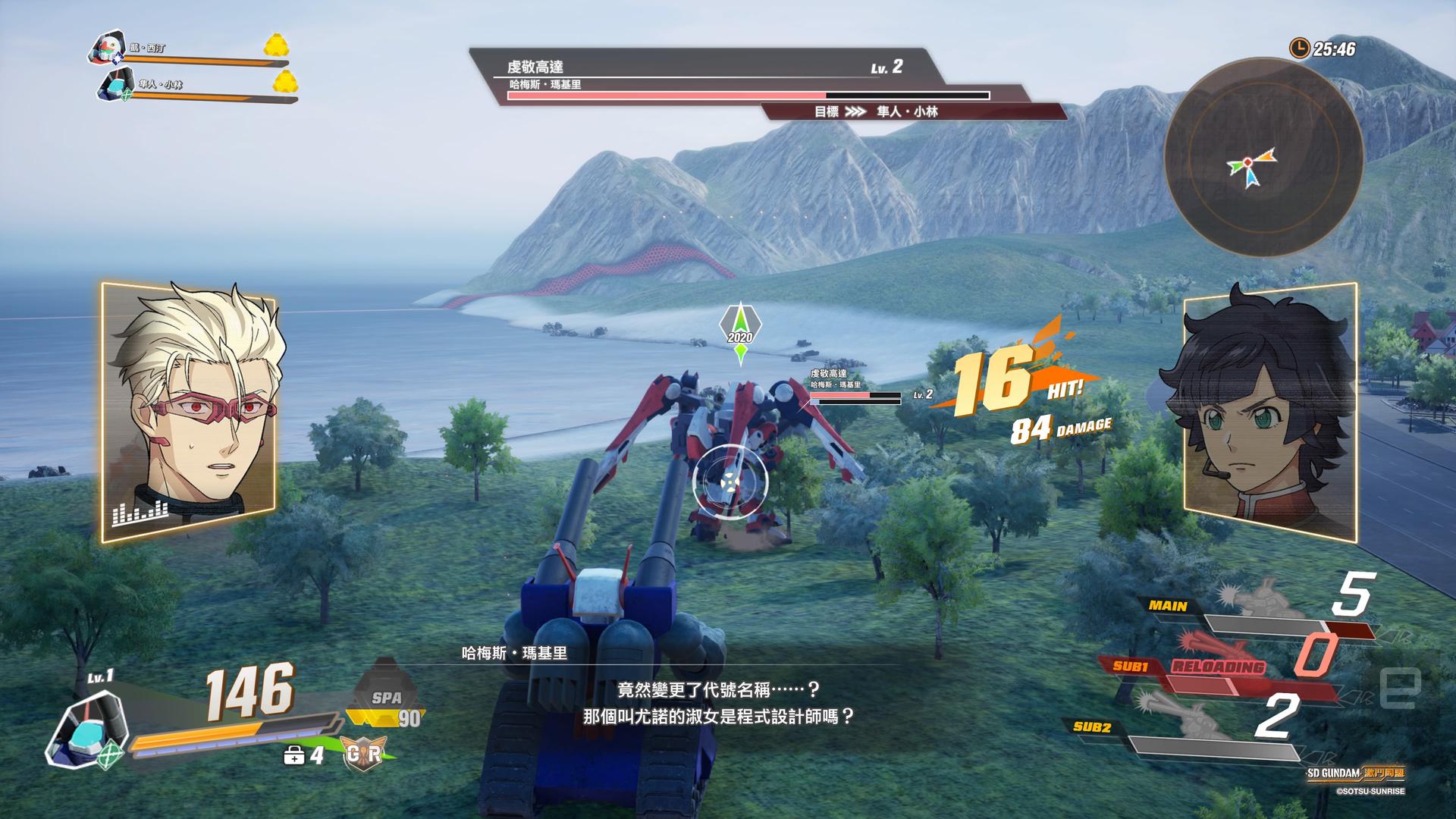1456x819 pixels.
Task: Click the winged GR emblem icon
Action: pyautogui.click(x=364, y=754)
